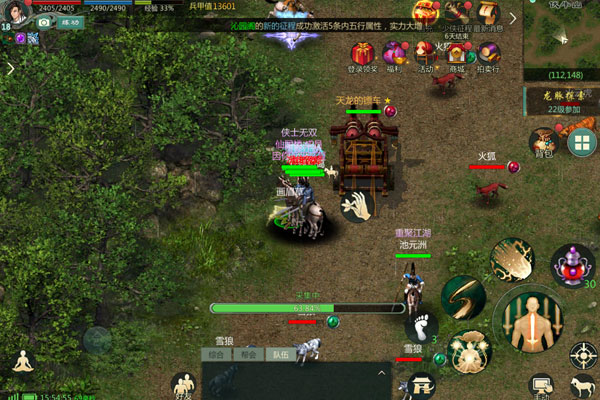Switch to the 队伍 team chat tab
The height and width of the screenshot is (400, 600).
click(x=280, y=354)
